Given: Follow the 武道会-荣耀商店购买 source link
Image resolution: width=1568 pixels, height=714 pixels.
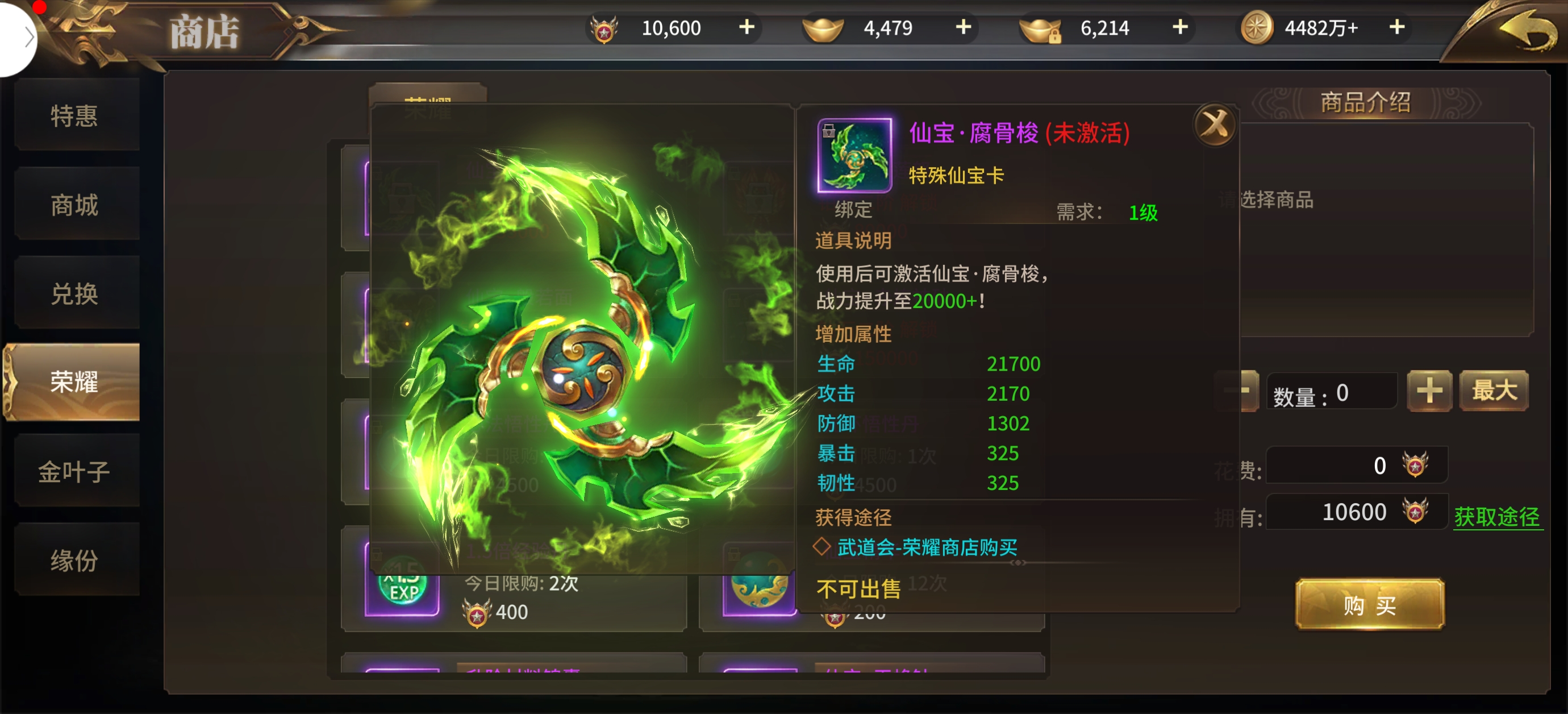Looking at the screenshot, I should 927,547.
